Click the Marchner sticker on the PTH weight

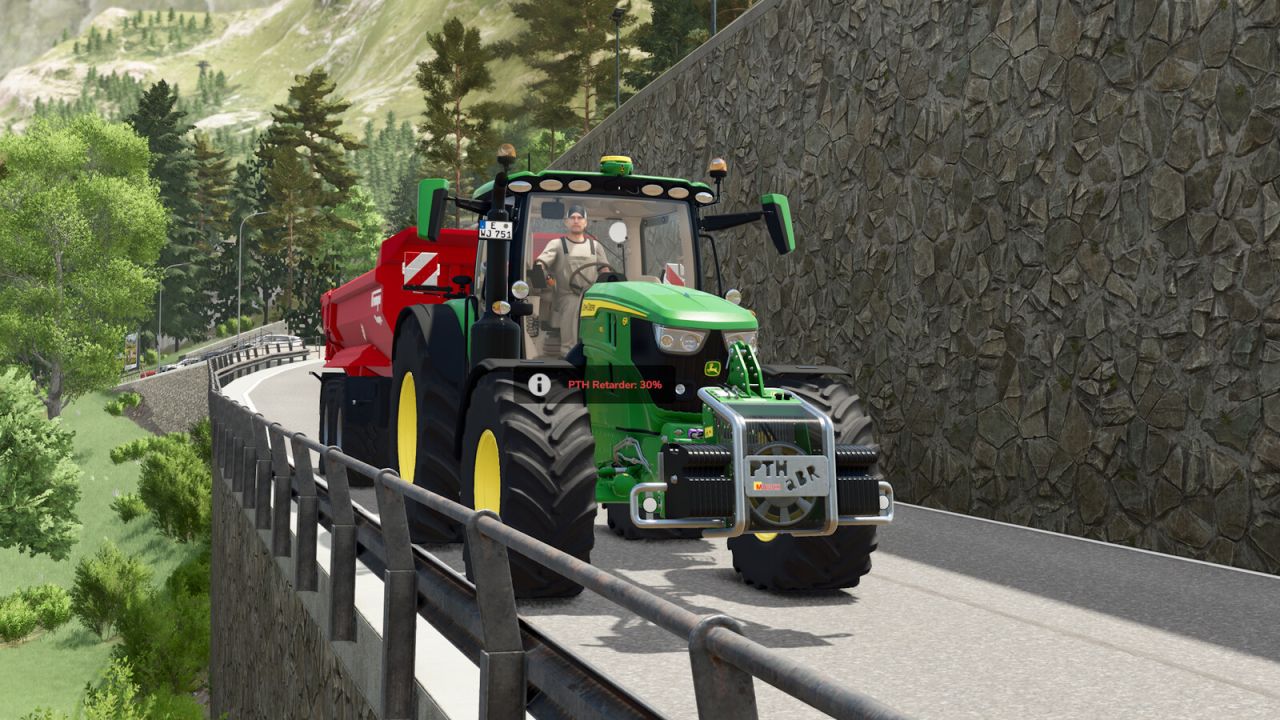[x=766, y=486]
